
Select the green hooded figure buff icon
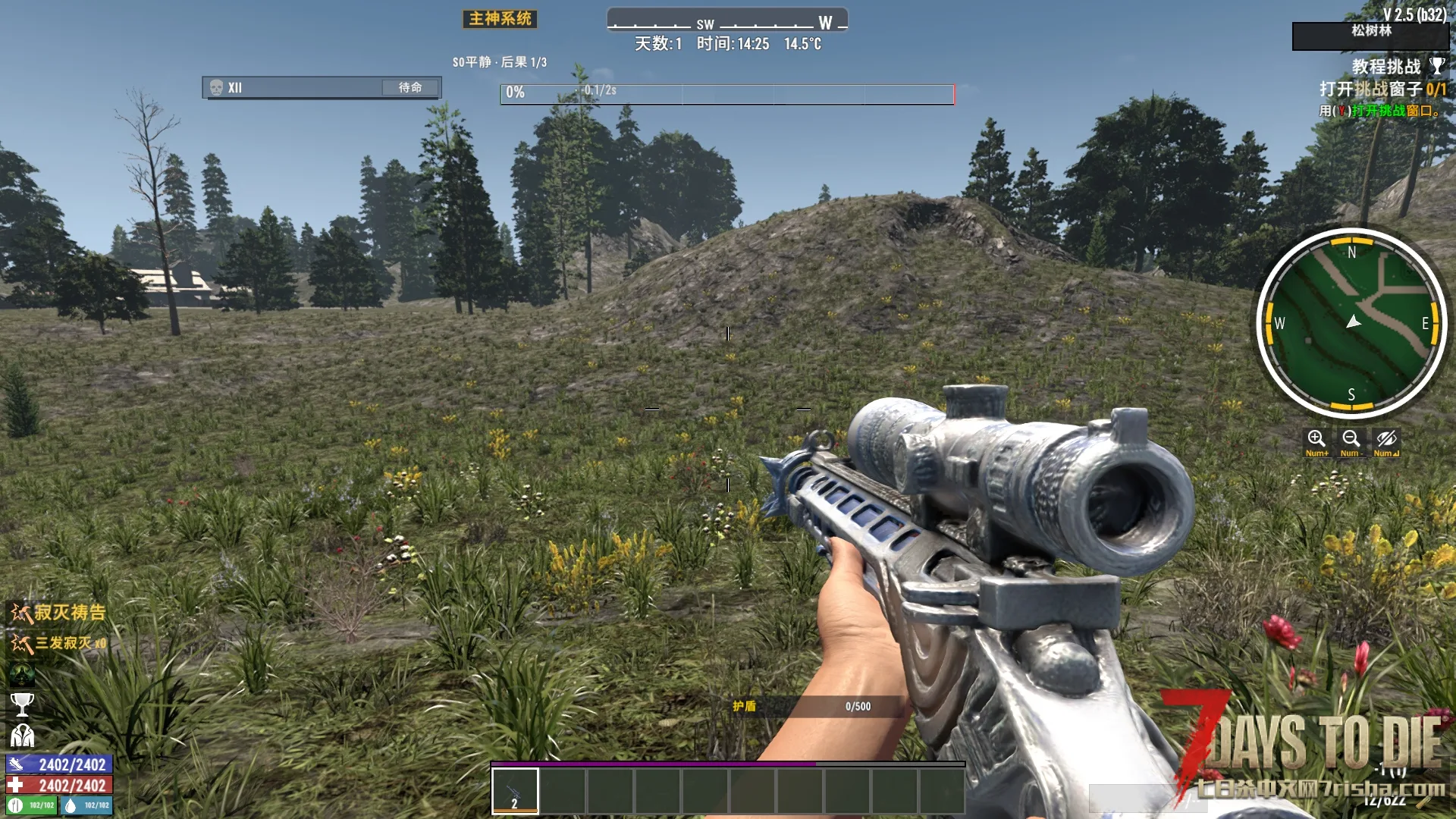coord(21,673)
